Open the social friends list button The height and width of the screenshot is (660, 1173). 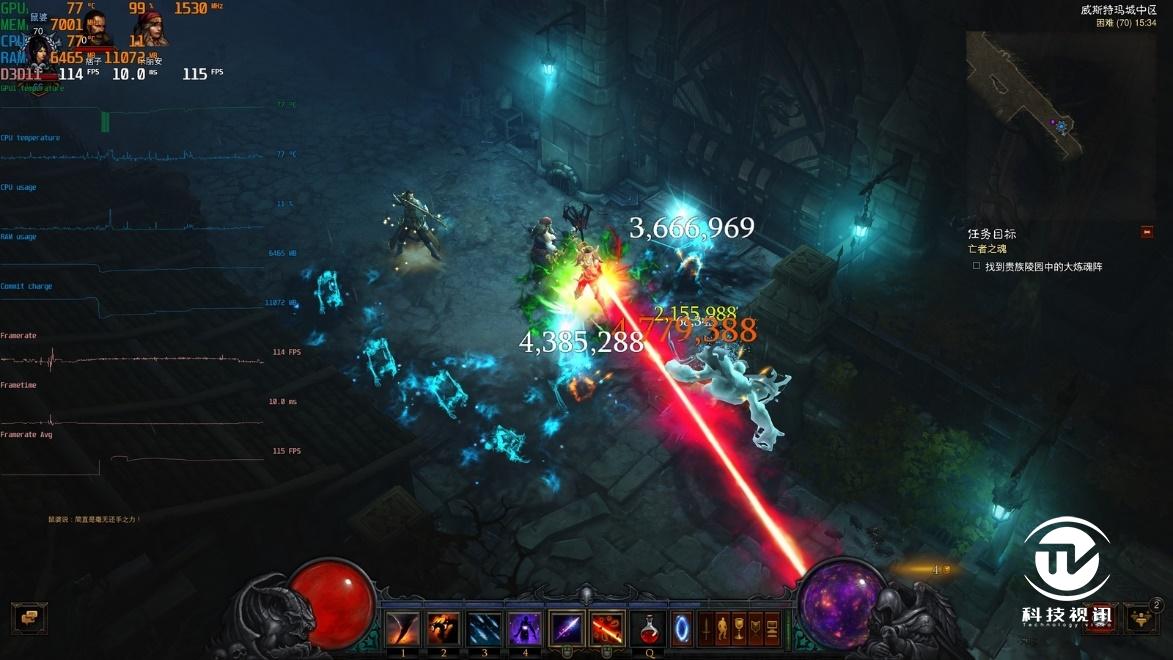[x=1141, y=617]
